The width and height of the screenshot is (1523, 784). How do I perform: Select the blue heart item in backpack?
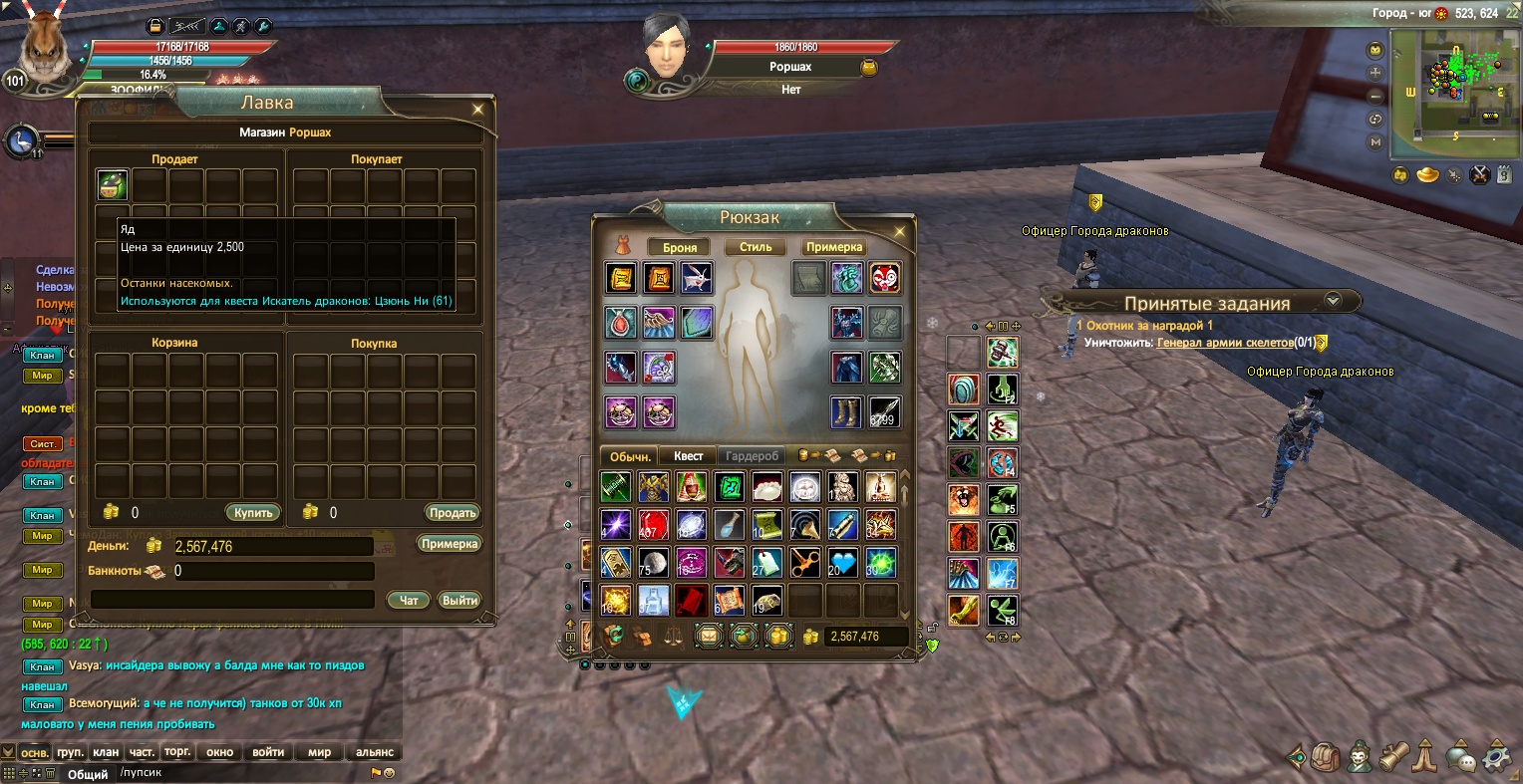tap(842, 563)
